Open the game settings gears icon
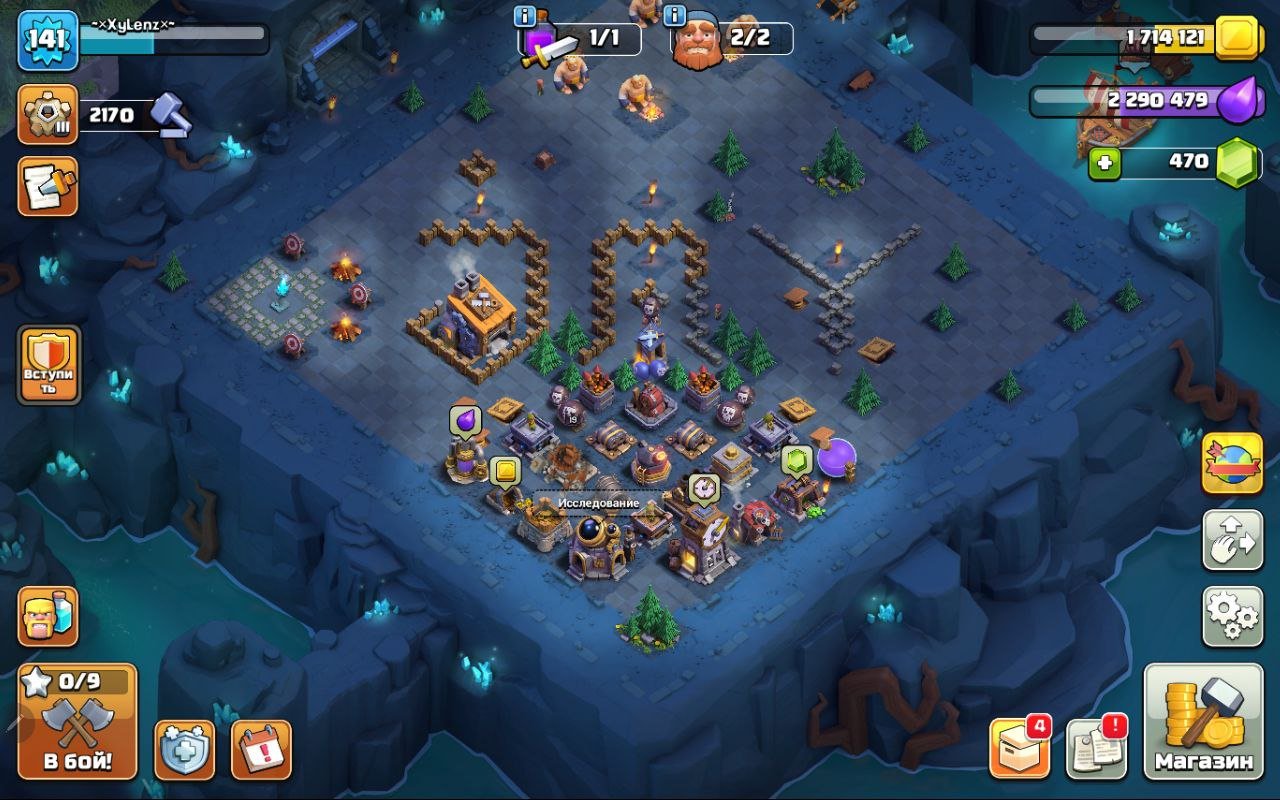 pos(1231,618)
